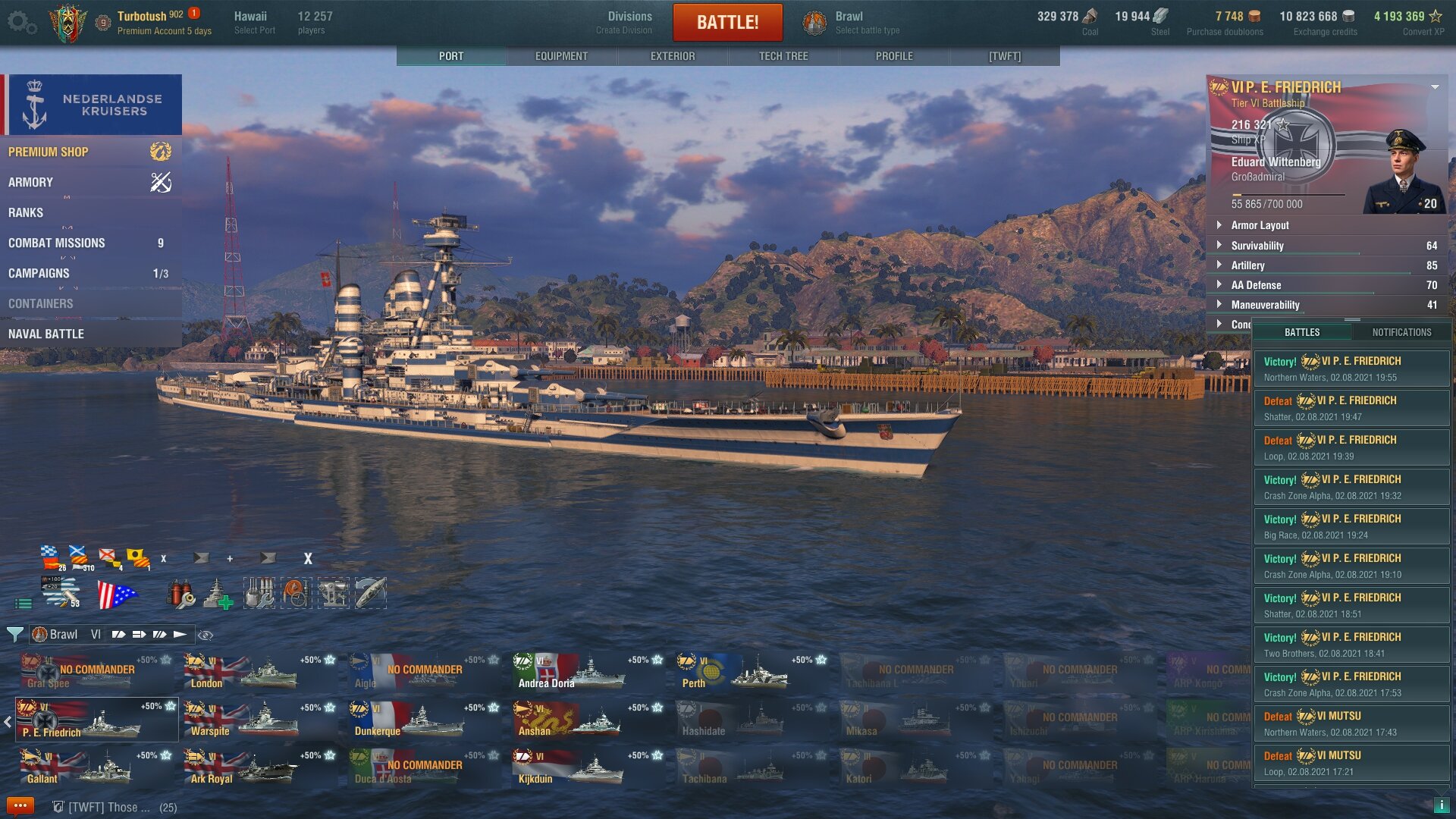Select the Brawl battle type selector
The height and width of the screenshot is (819, 1456).
coord(851,22)
